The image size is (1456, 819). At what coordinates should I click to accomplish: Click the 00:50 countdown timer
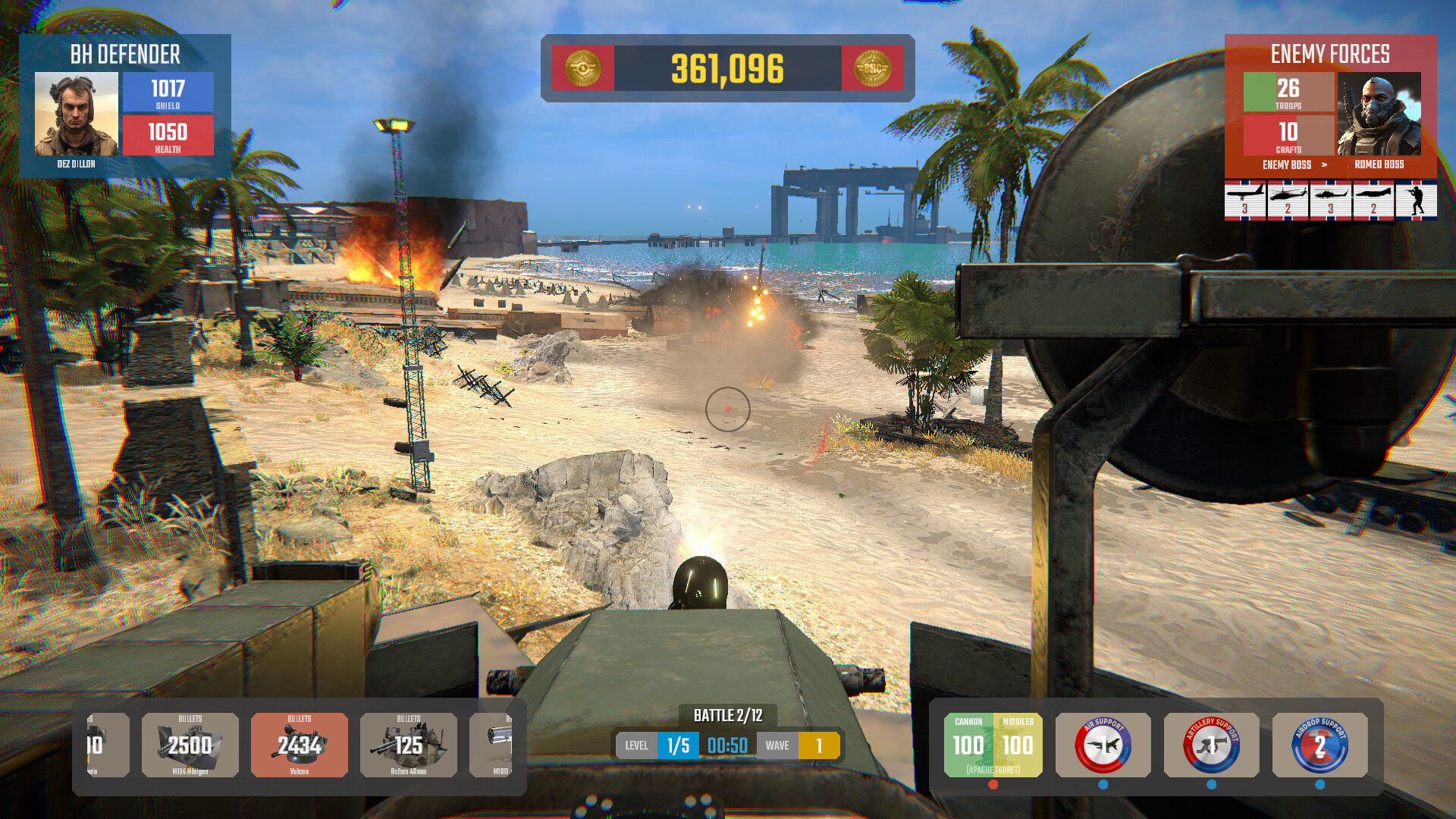(x=726, y=745)
